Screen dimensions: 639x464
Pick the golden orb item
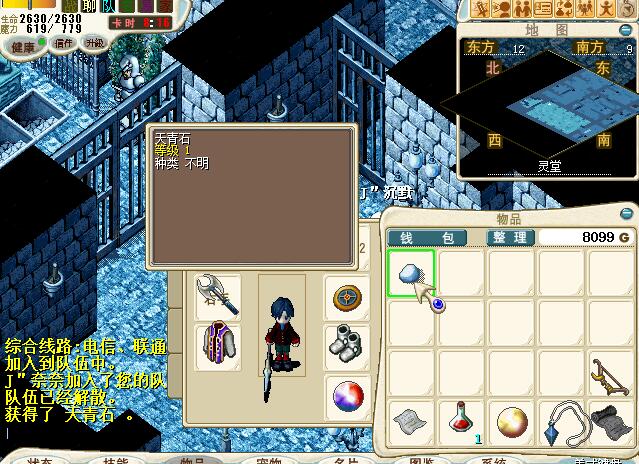[510, 422]
